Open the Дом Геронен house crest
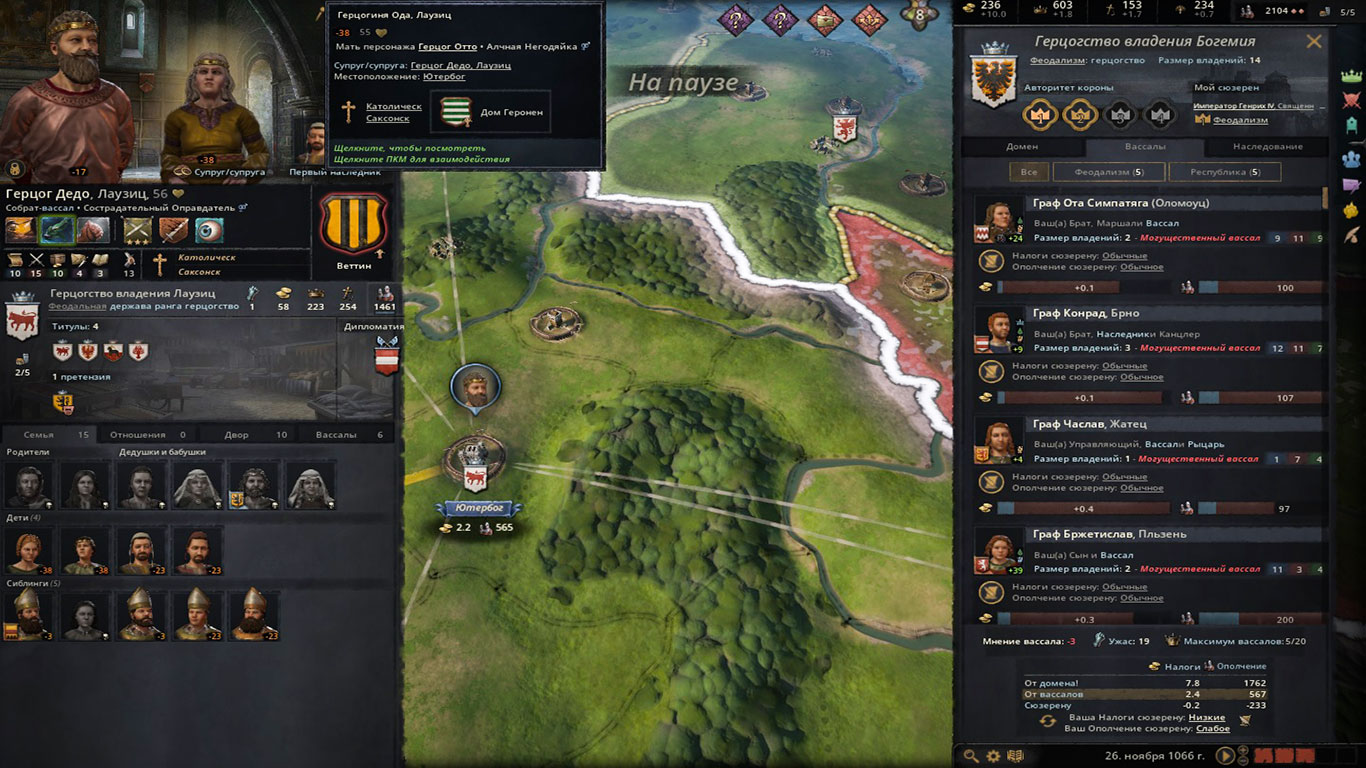Screen dimensions: 1366x768 pos(457,112)
